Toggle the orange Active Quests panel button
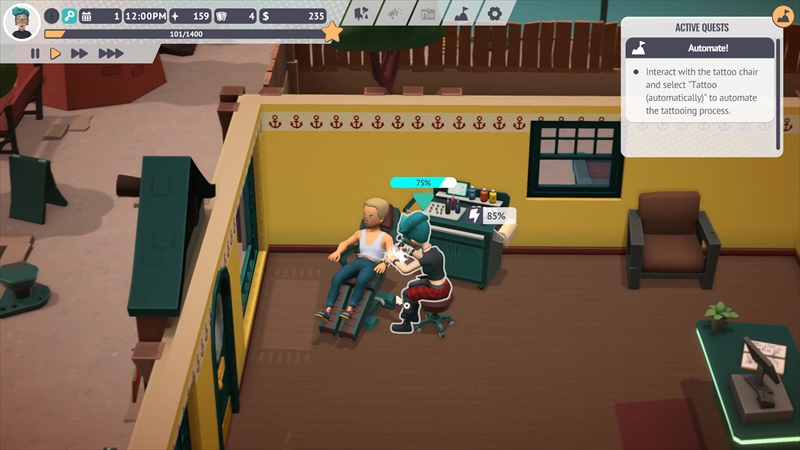 781,17
